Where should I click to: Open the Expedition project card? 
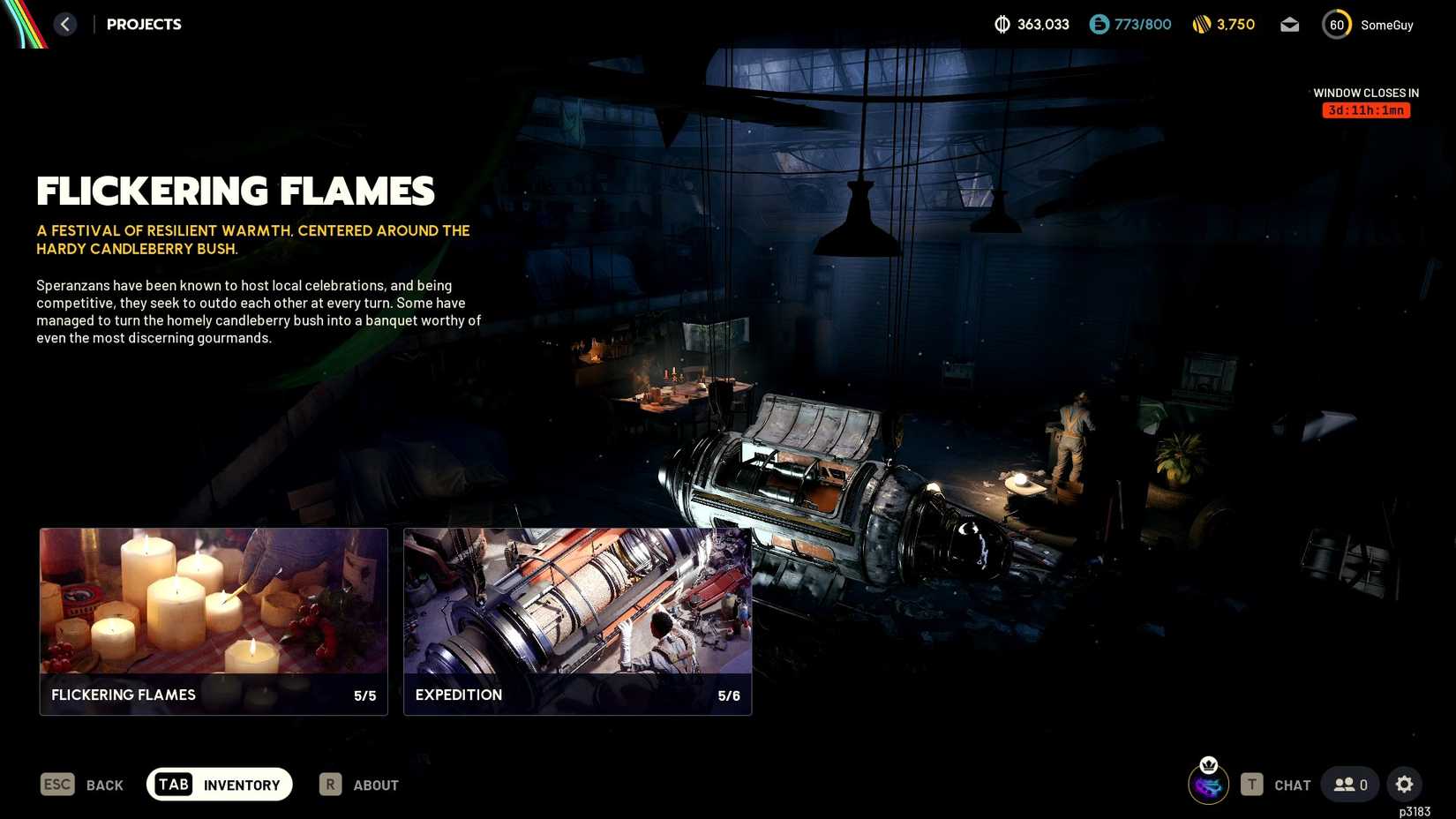pos(577,621)
